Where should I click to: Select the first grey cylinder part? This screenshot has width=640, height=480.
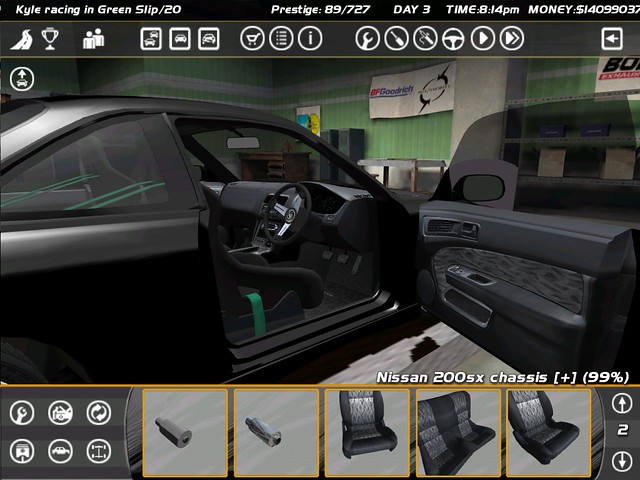185,432
